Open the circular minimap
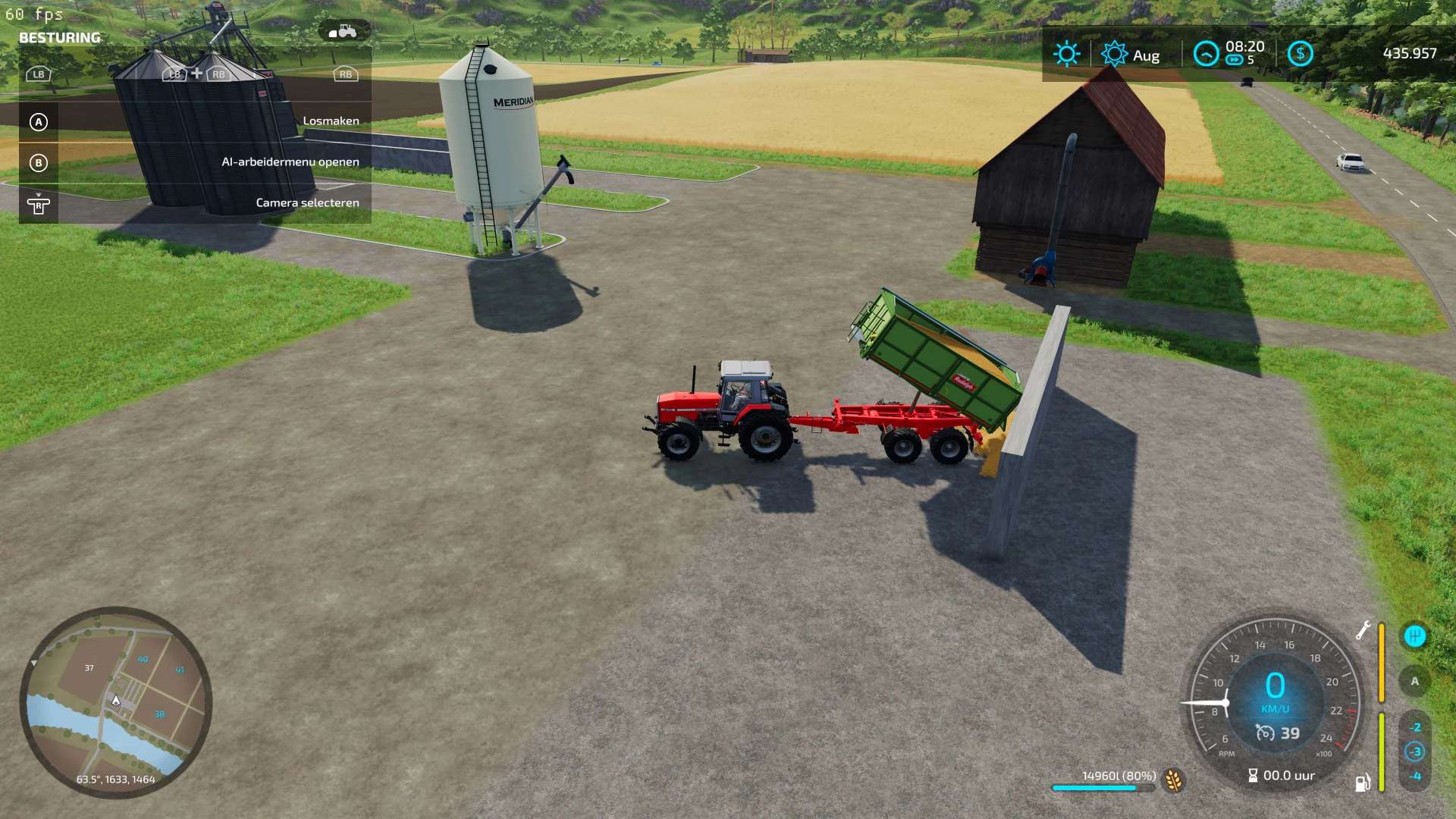Viewport: 1456px width, 819px height. coord(115,702)
